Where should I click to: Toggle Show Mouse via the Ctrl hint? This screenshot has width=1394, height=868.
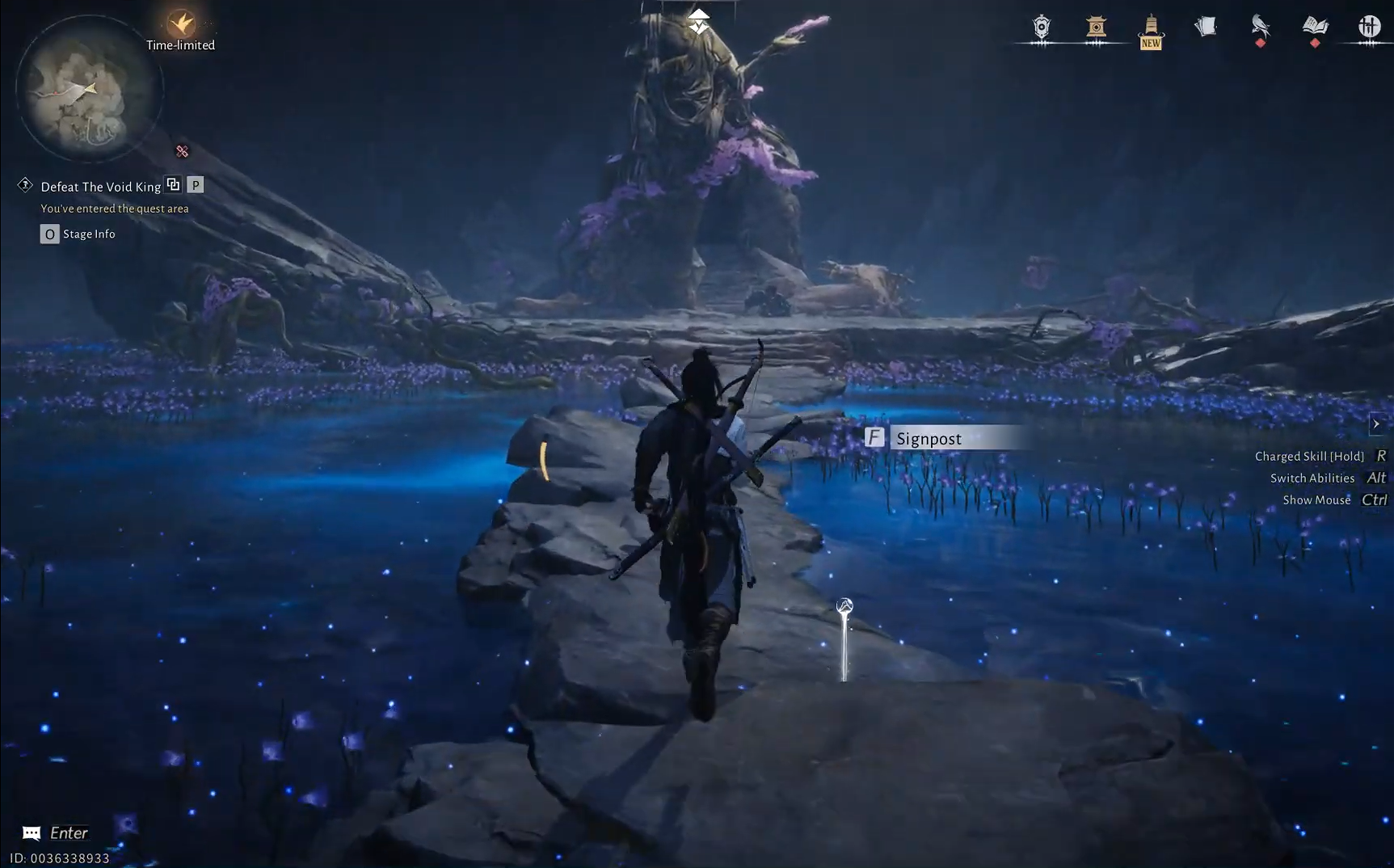coord(1374,499)
